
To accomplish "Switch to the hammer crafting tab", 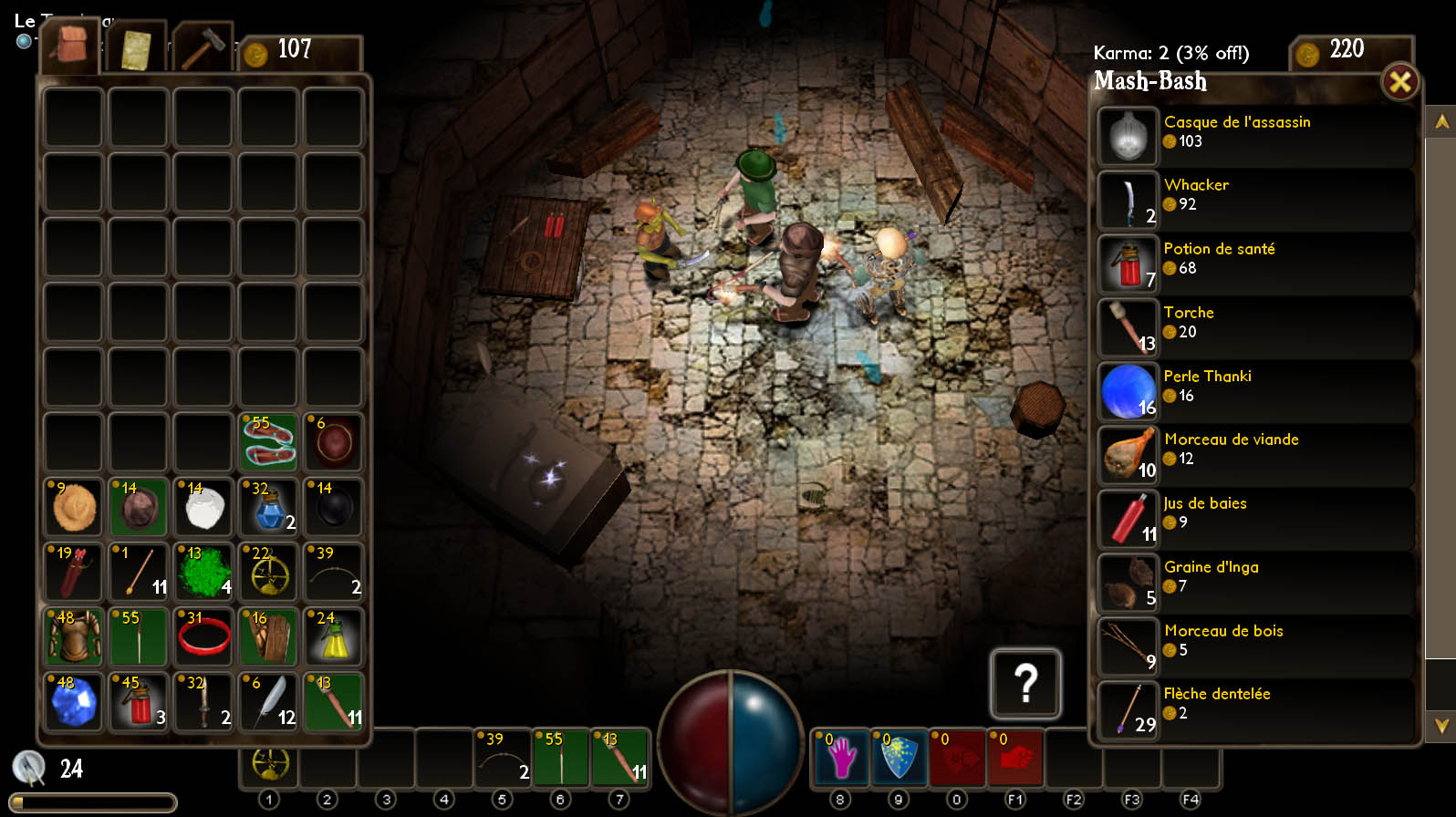I will click(x=203, y=47).
